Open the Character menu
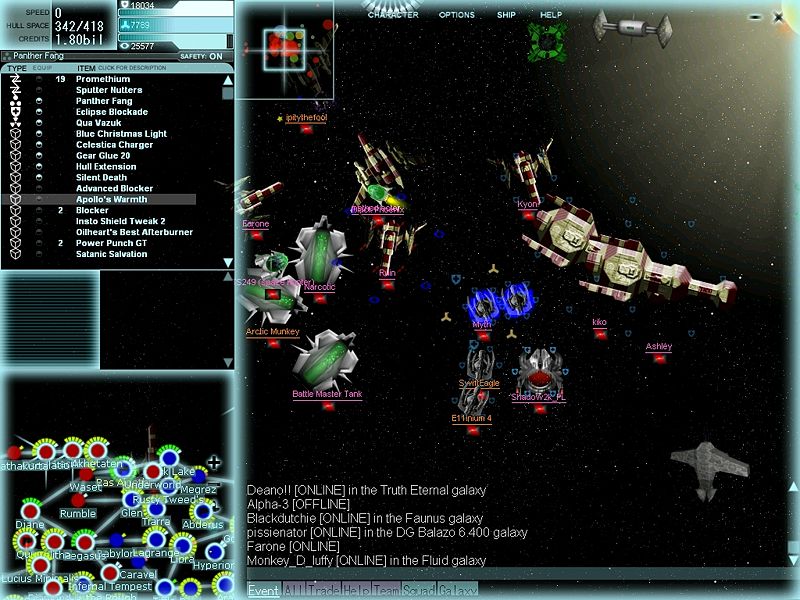Image resolution: width=800 pixels, height=600 pixels. pyautogui.click(x=393, y=15)
